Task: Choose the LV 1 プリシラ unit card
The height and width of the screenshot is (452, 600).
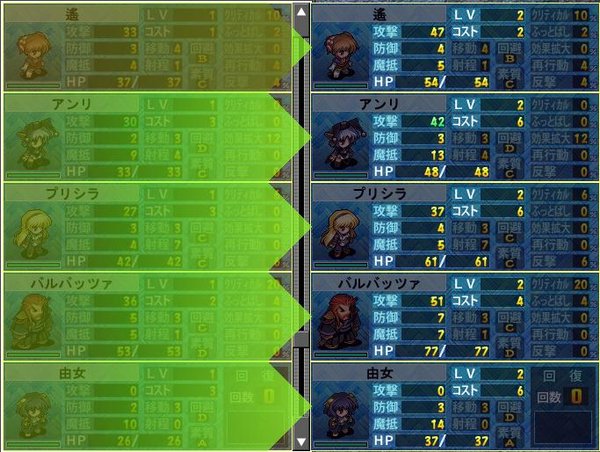Action: pyautogui.click(x=145, y=226)
